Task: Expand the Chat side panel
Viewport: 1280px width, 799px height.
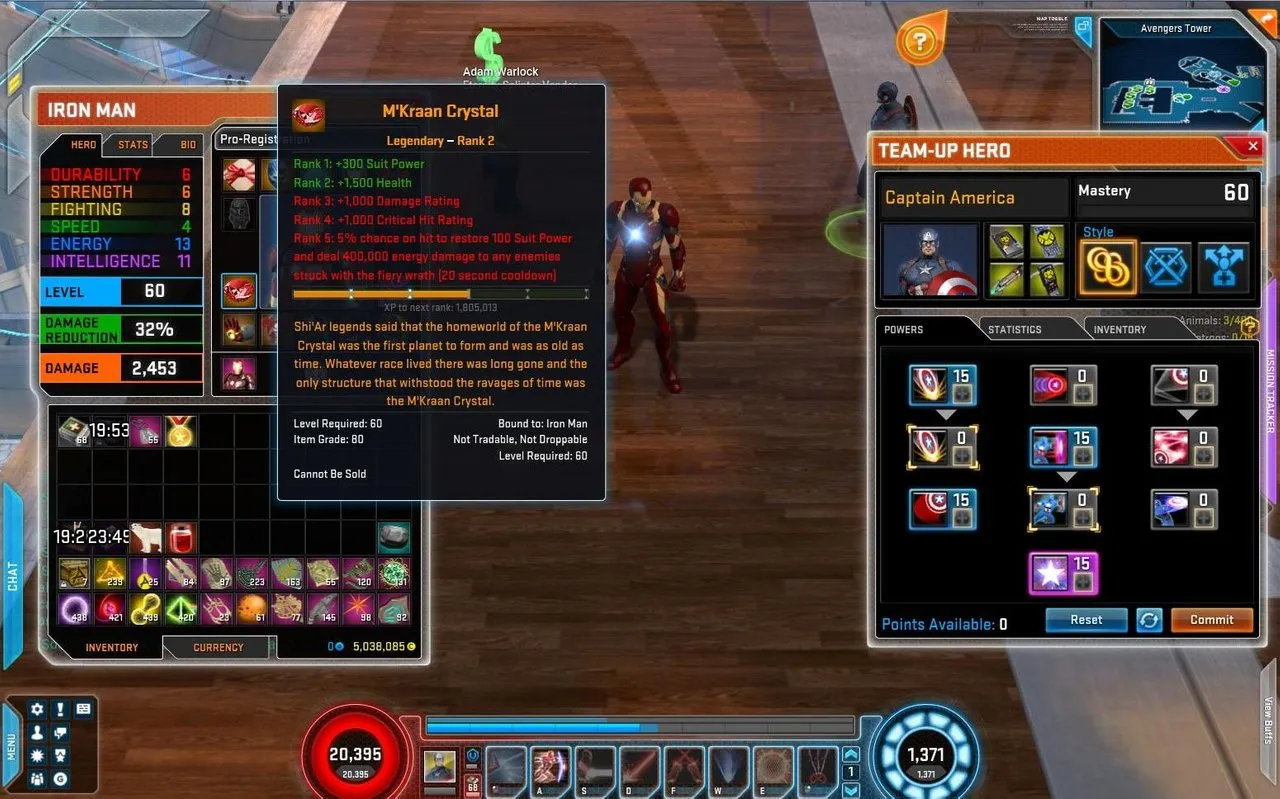Action: tap(13, 575)
